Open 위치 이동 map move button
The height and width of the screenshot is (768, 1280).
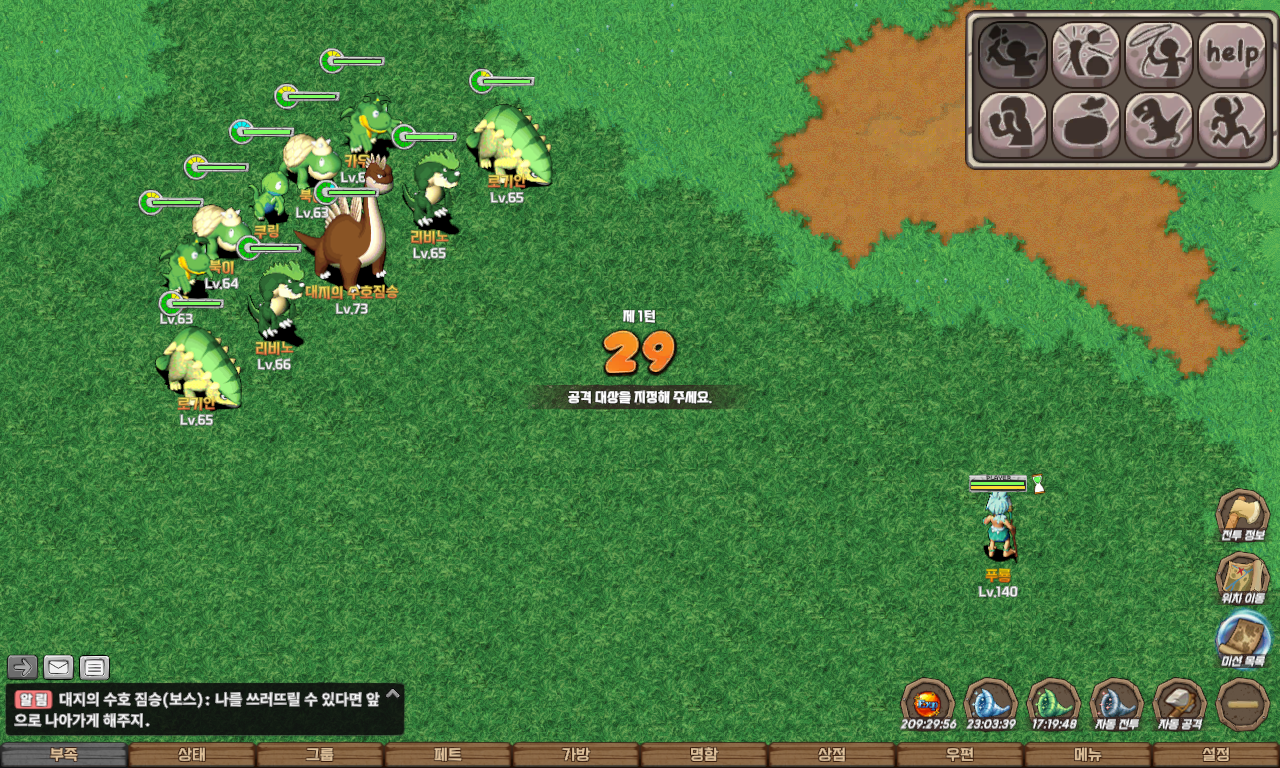coord(1243,580)
